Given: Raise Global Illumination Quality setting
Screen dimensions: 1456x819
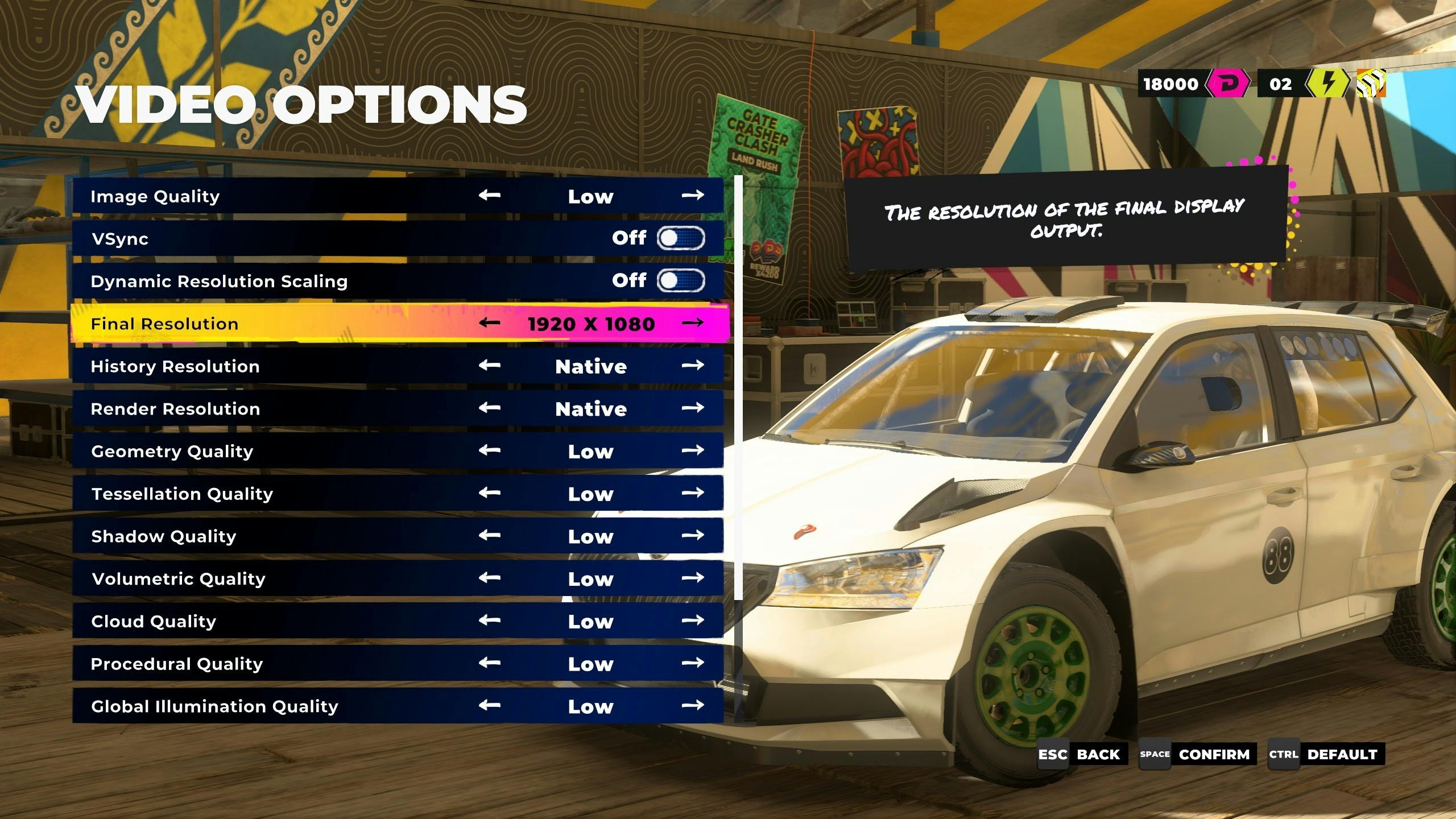Looking at the screenshot, I should pos(692,706).
